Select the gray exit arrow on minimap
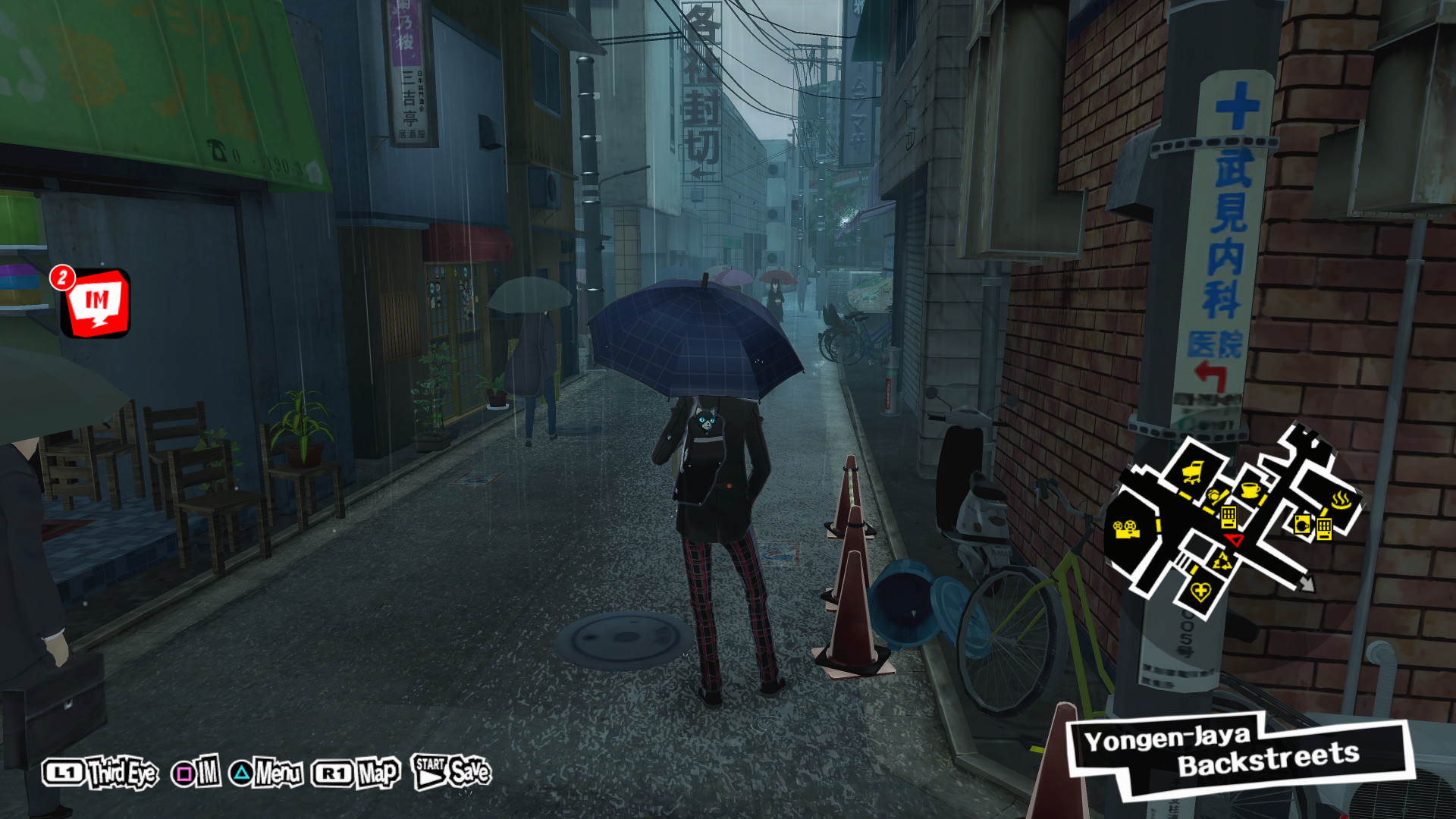This screenshot has height=819, width=1456. pos(1307,585)
